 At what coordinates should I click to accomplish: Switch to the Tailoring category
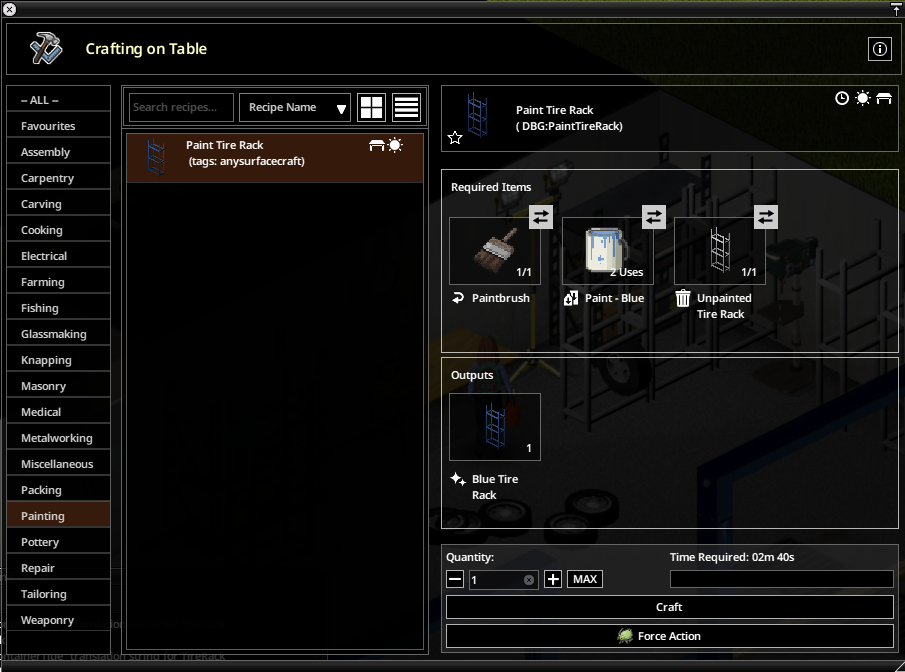pyautogui.click(x=58, y=594)
